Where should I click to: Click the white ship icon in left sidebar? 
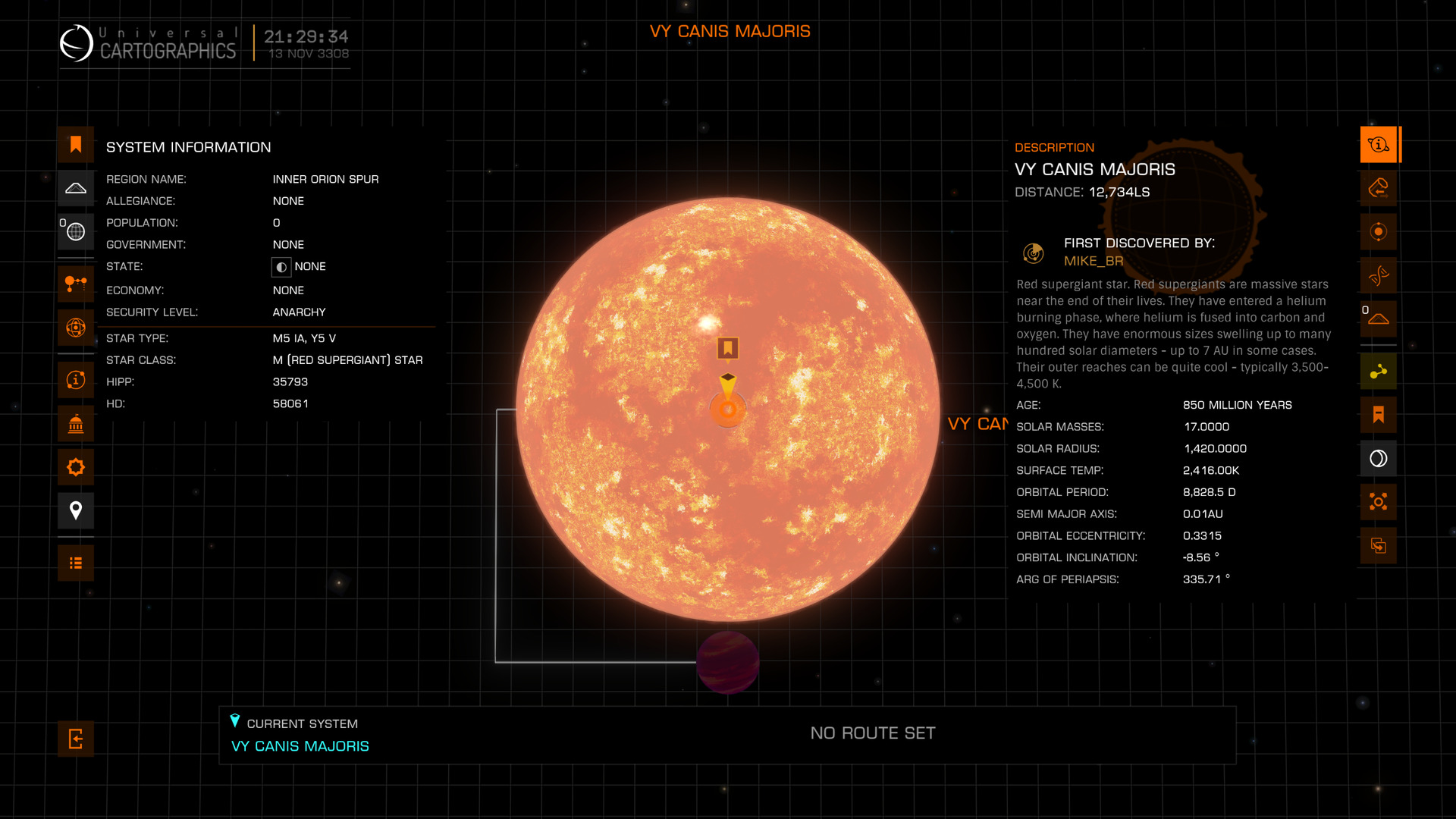[76, 188]
